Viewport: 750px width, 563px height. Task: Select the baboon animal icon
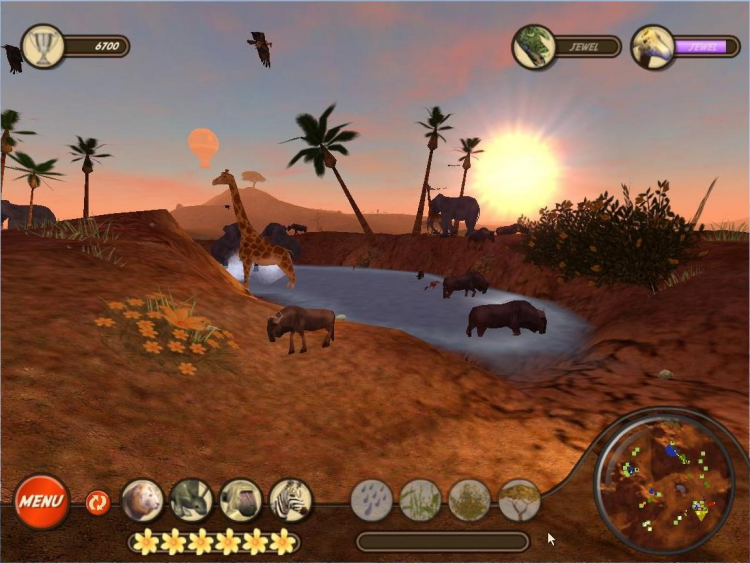(x=241, y=500)
